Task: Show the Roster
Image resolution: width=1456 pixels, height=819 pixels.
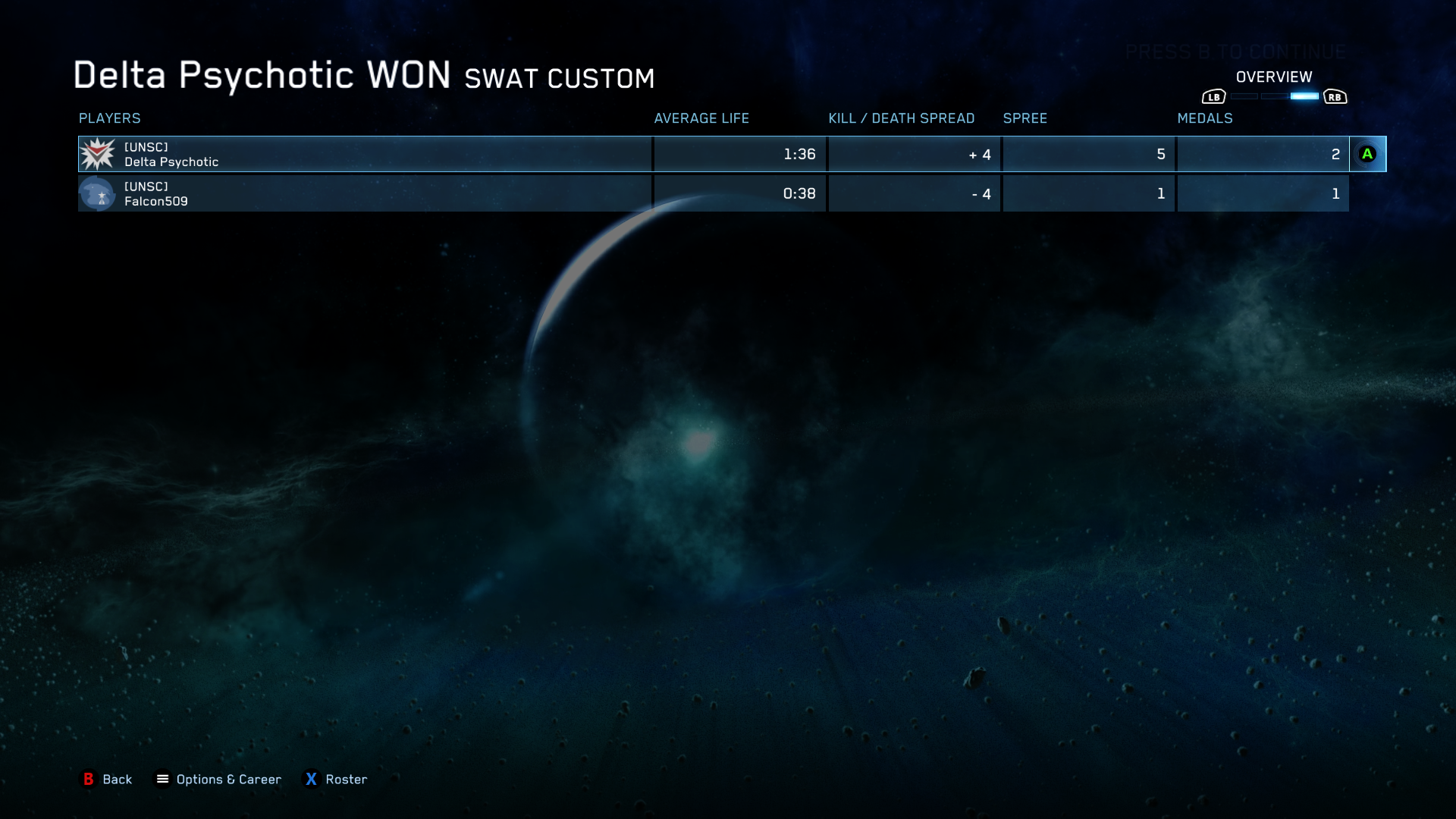Action: click(336, 780)
